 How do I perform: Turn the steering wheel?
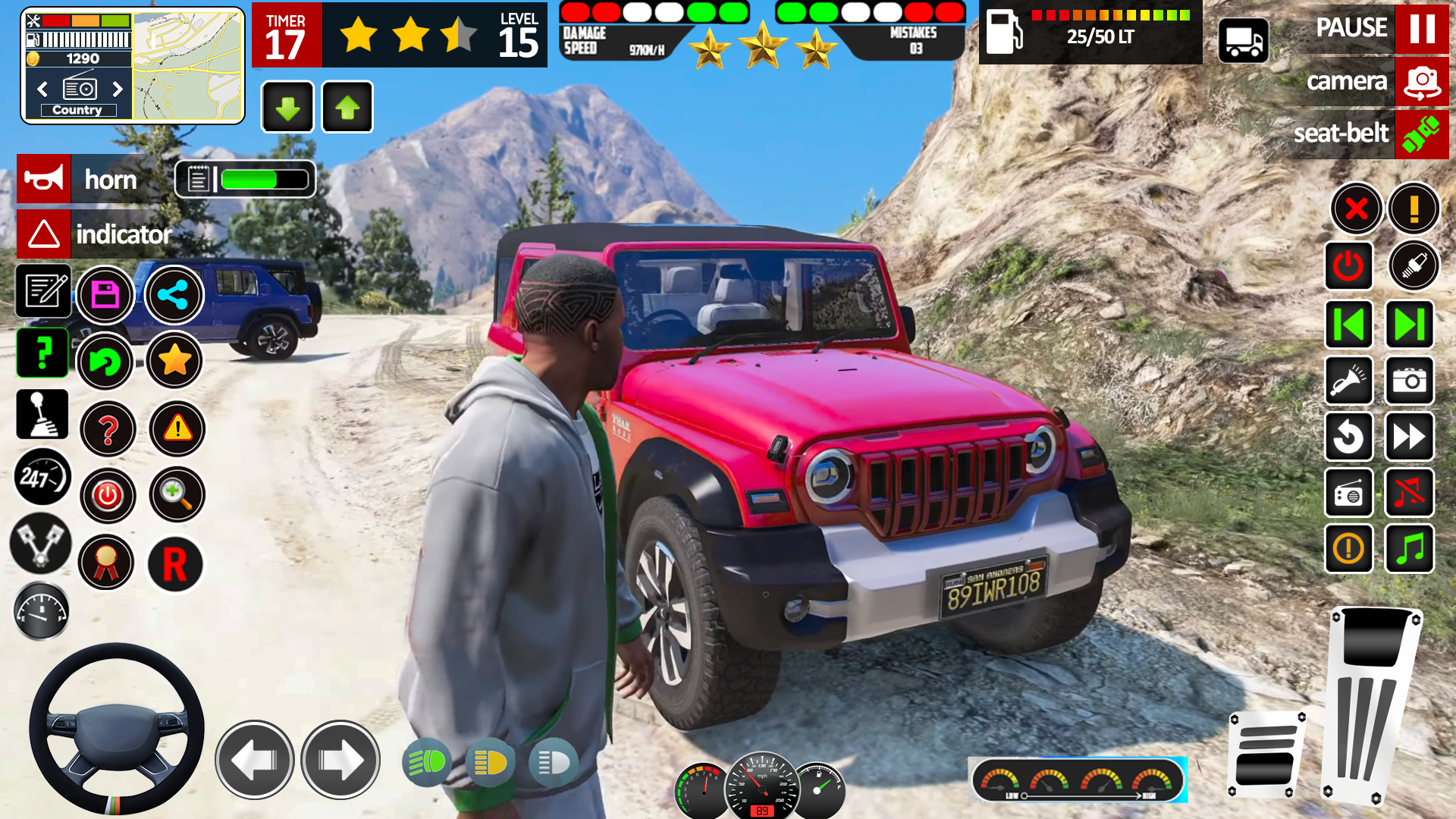(115, 728)
